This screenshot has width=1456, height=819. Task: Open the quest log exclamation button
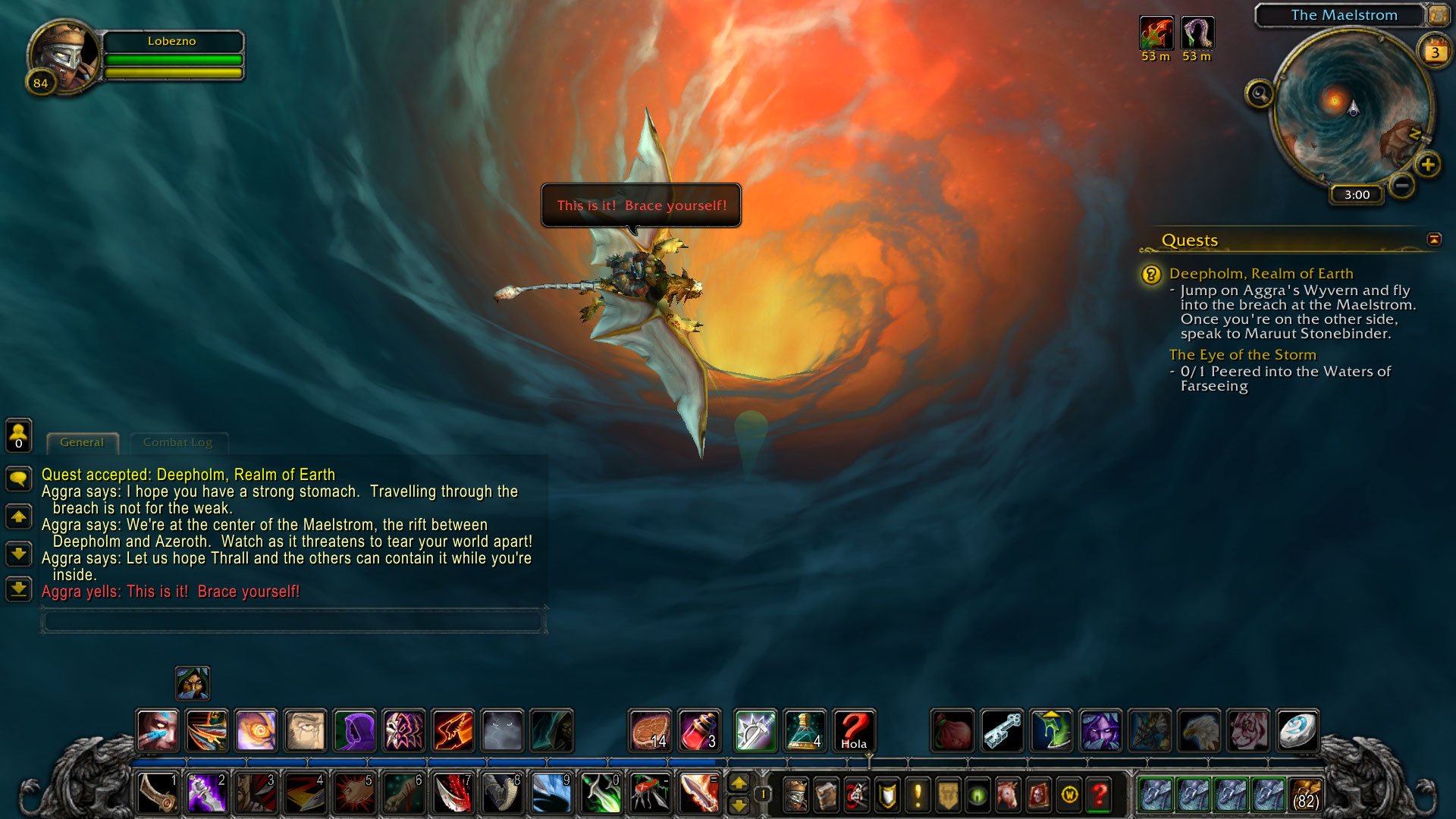pyautogui.click(x=918, y=794)
